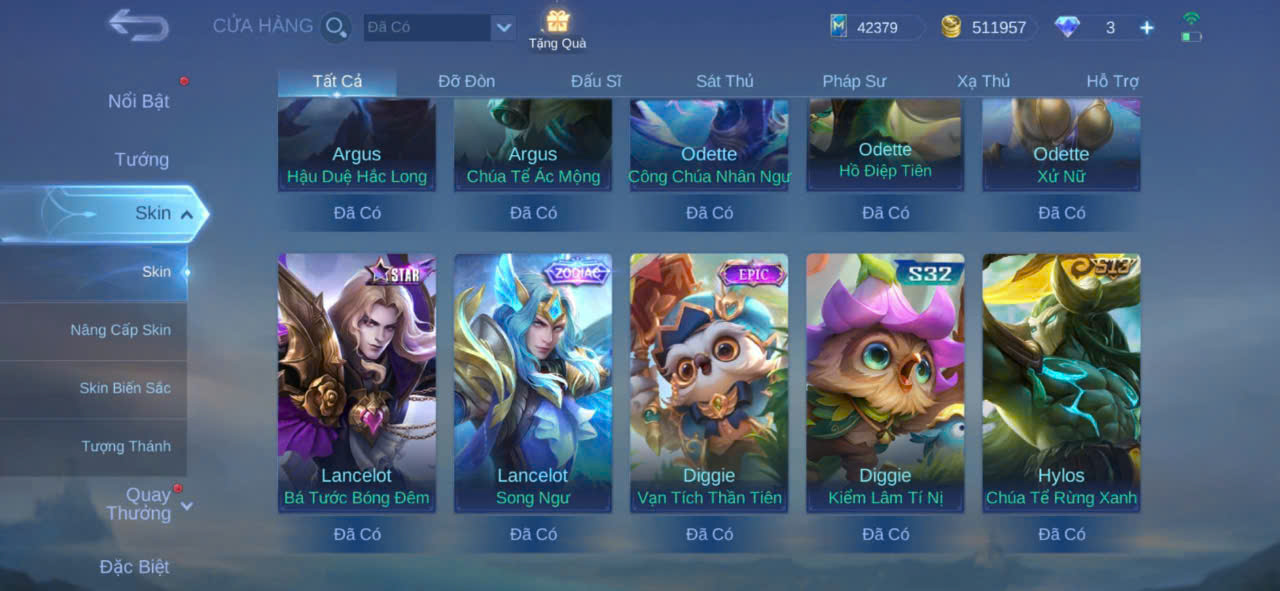Viewport: 1280px width, 591px height.
Task: Open the Hỗ Trợ tab
Action: [1112, 81]
